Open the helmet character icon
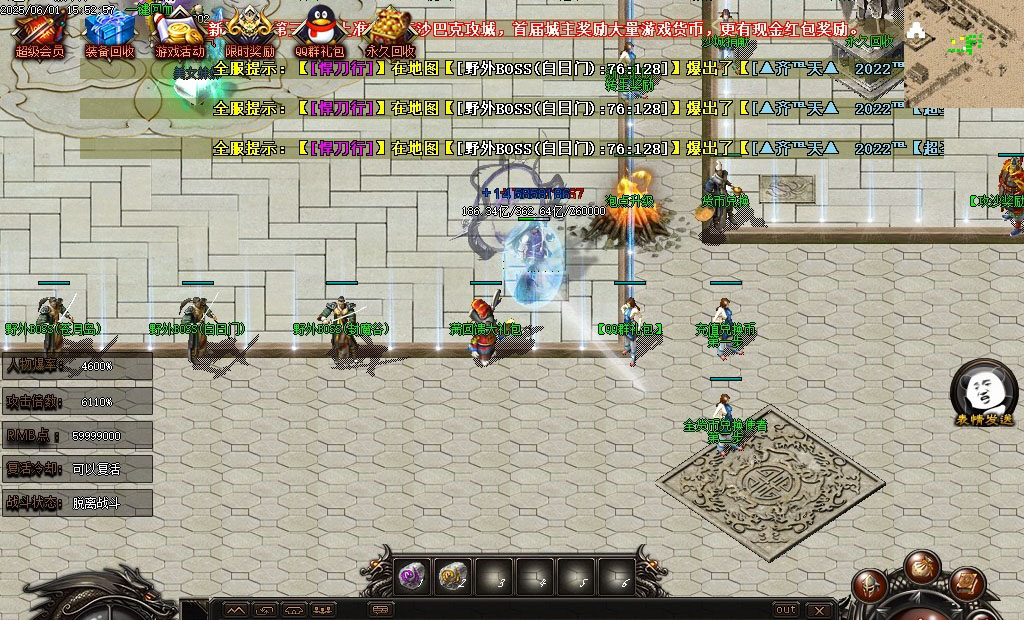1024x620 pixels. point(870,584)
